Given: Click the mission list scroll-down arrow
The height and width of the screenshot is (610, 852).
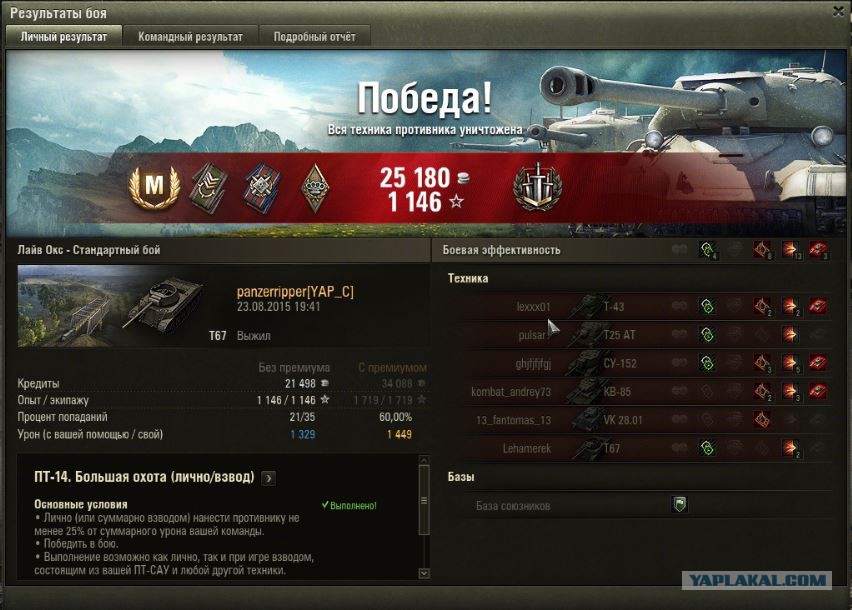Looking at the screenshot, I should pyautogui.click(x=424, y=573).
